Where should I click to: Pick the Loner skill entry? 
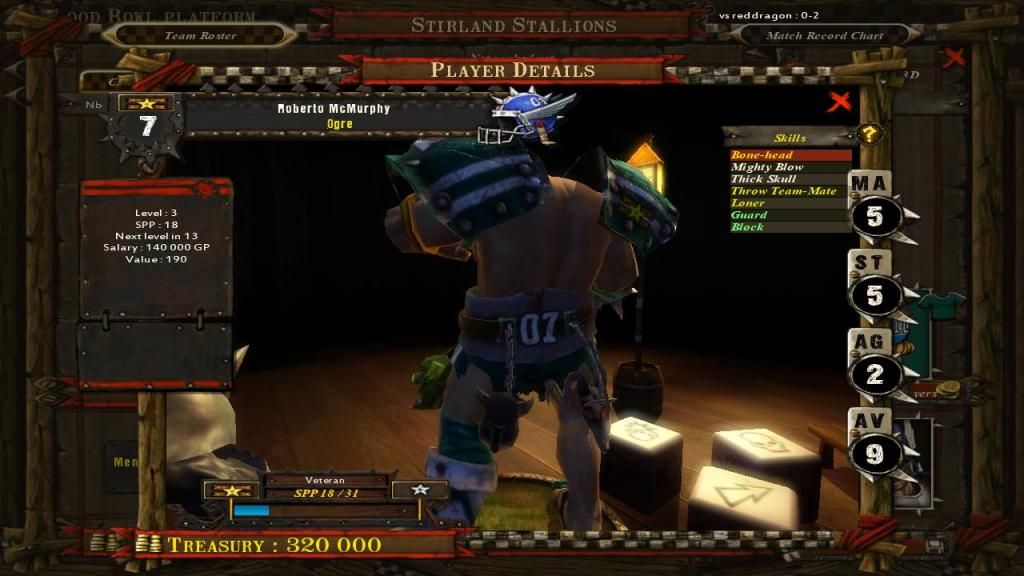point(789,203)
